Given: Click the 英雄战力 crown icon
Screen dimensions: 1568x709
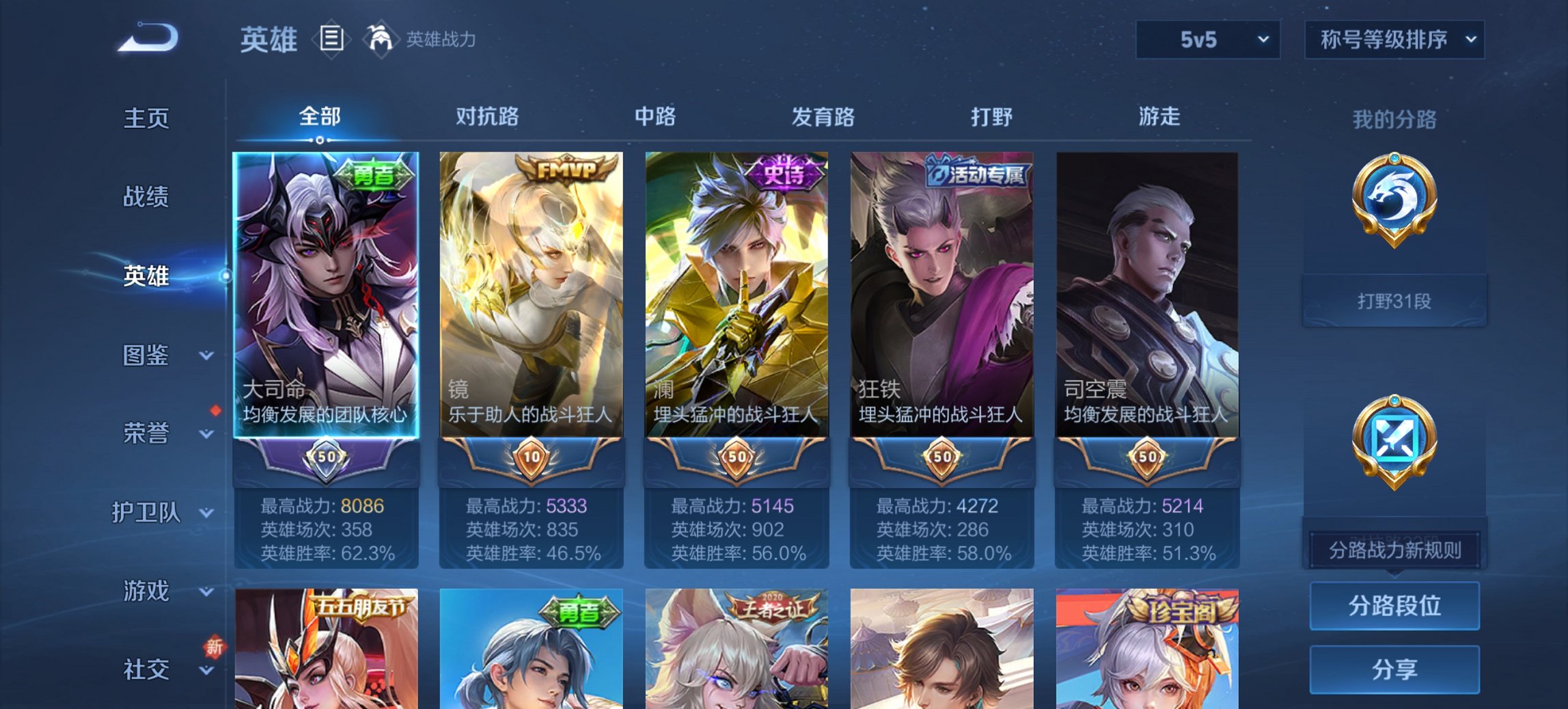Looking at the screenshot, I should (x=380, y=38).
